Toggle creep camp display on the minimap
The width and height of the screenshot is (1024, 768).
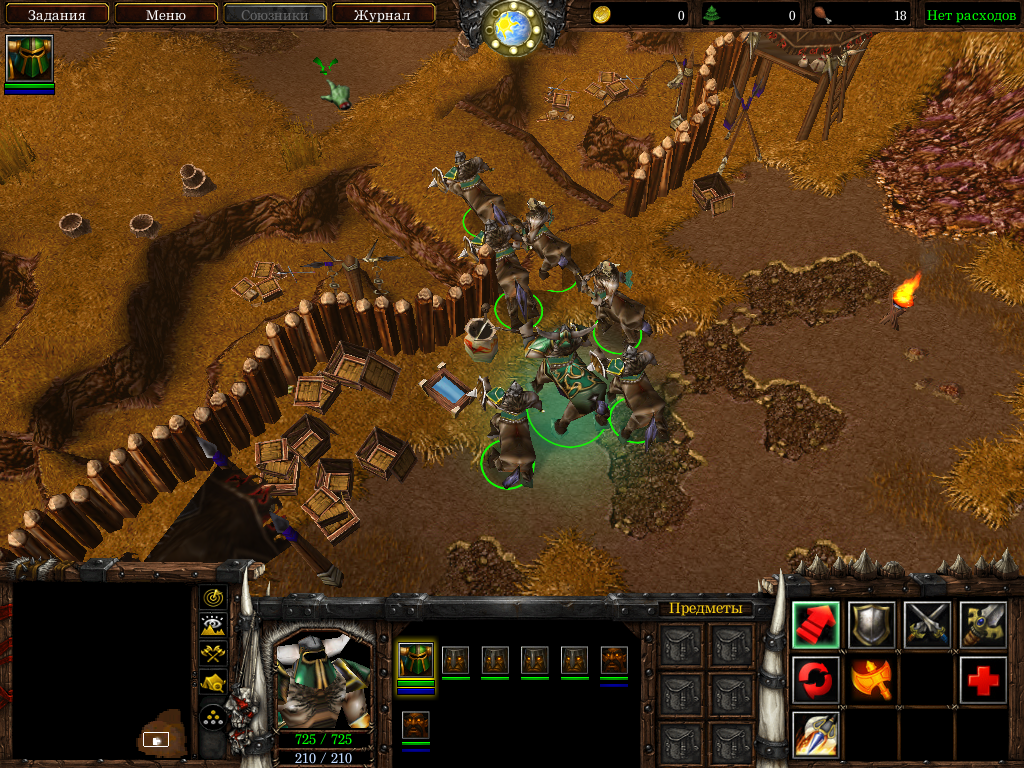coord(213,683)
